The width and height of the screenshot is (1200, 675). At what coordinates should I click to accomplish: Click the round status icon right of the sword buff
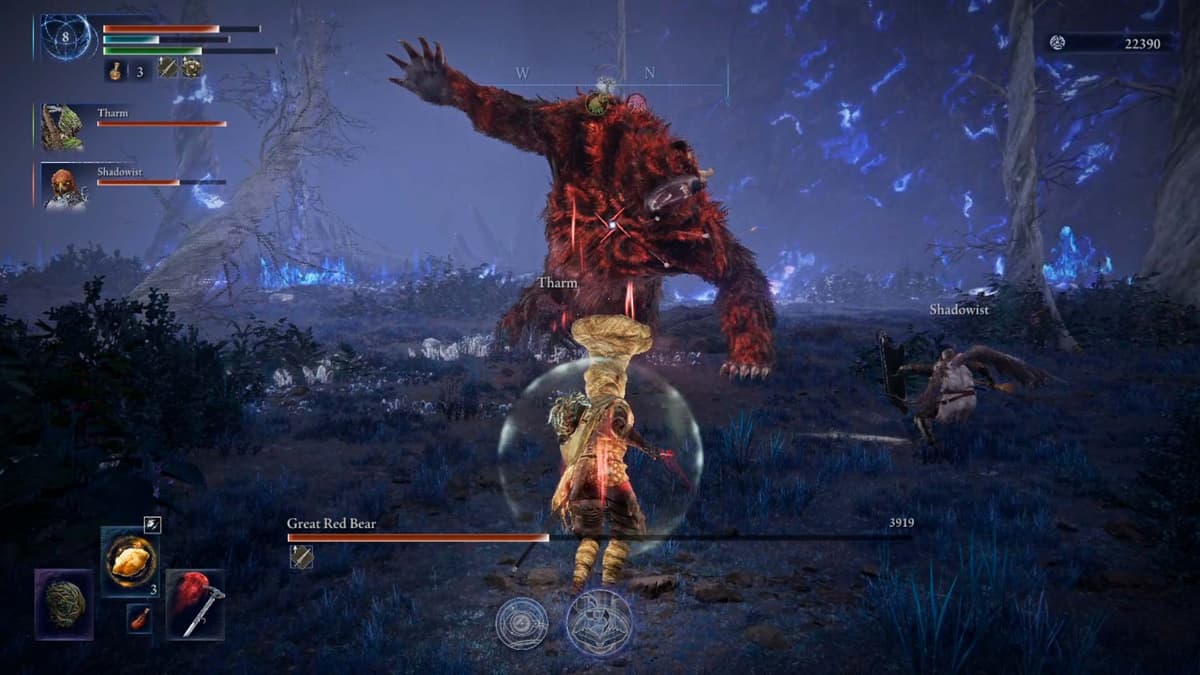click(x=190, y=68)
